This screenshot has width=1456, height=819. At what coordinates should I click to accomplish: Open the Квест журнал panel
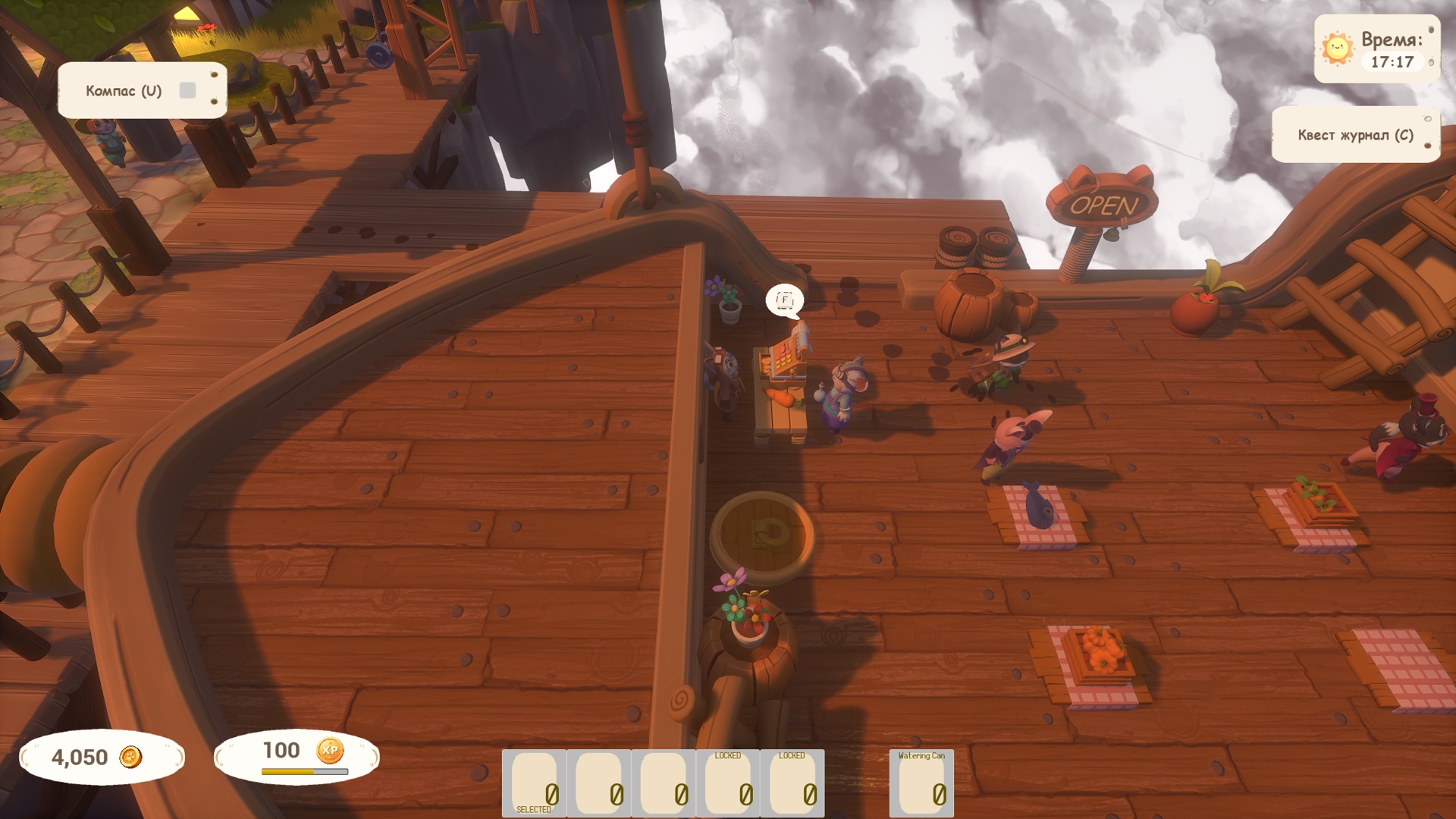point(1354,135)
